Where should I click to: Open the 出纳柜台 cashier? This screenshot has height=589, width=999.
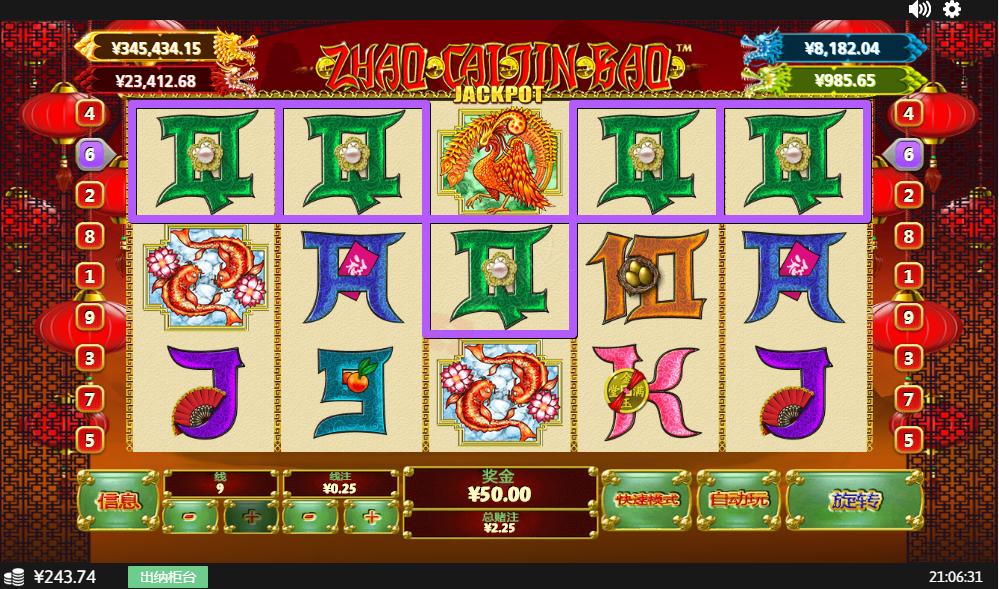point(167,577)
